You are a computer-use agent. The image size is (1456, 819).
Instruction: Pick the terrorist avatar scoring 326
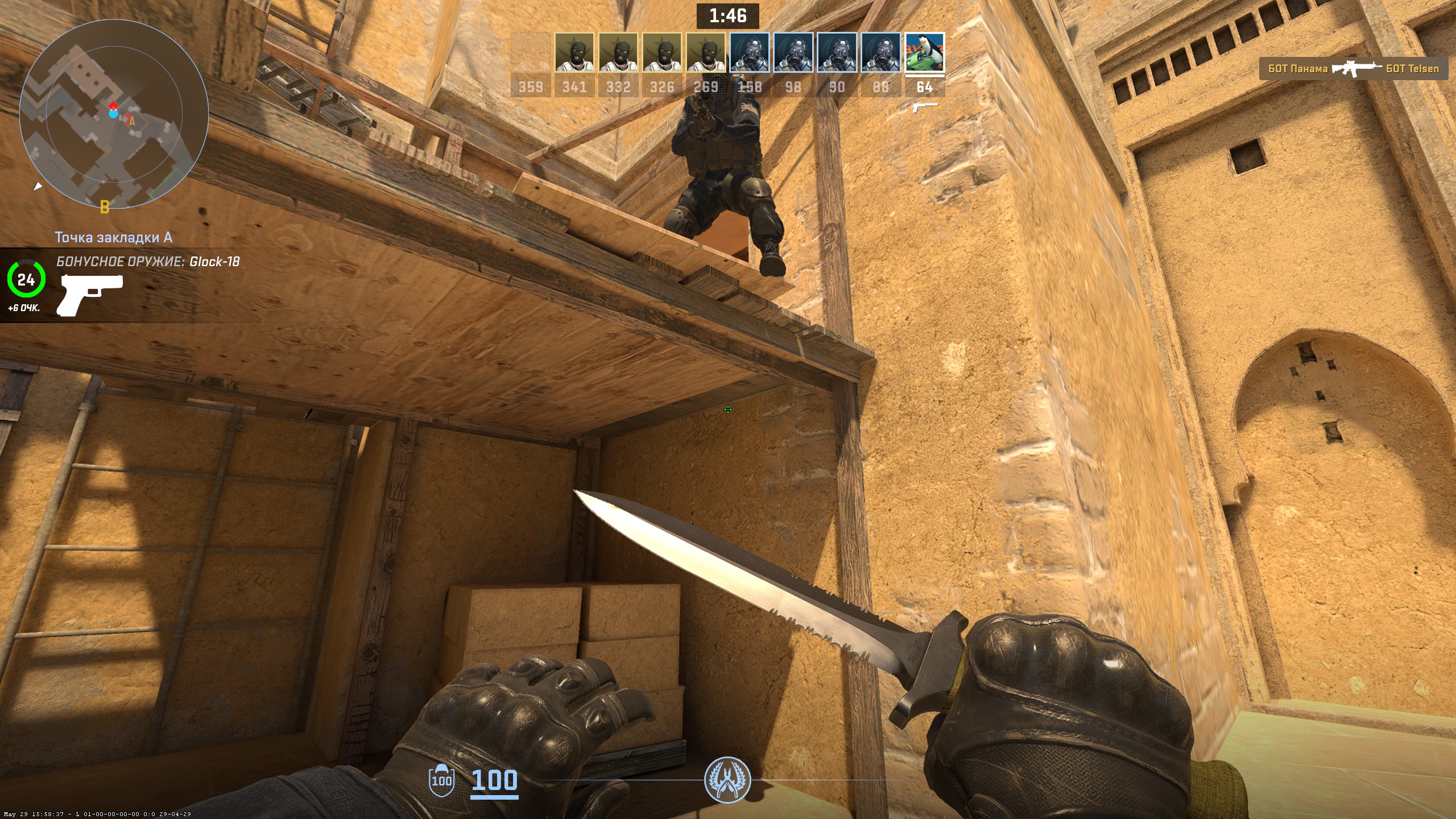(x=662, y=52)
